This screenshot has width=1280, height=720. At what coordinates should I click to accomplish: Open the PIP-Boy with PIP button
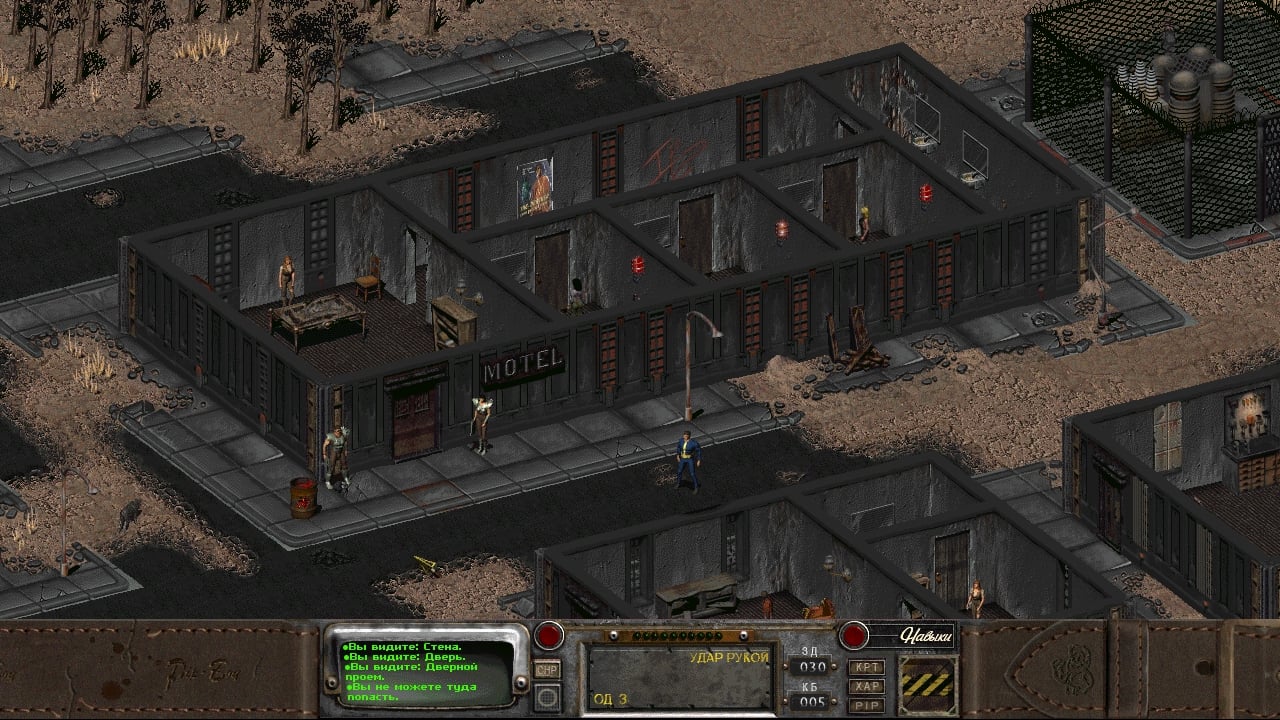[866, 704]
